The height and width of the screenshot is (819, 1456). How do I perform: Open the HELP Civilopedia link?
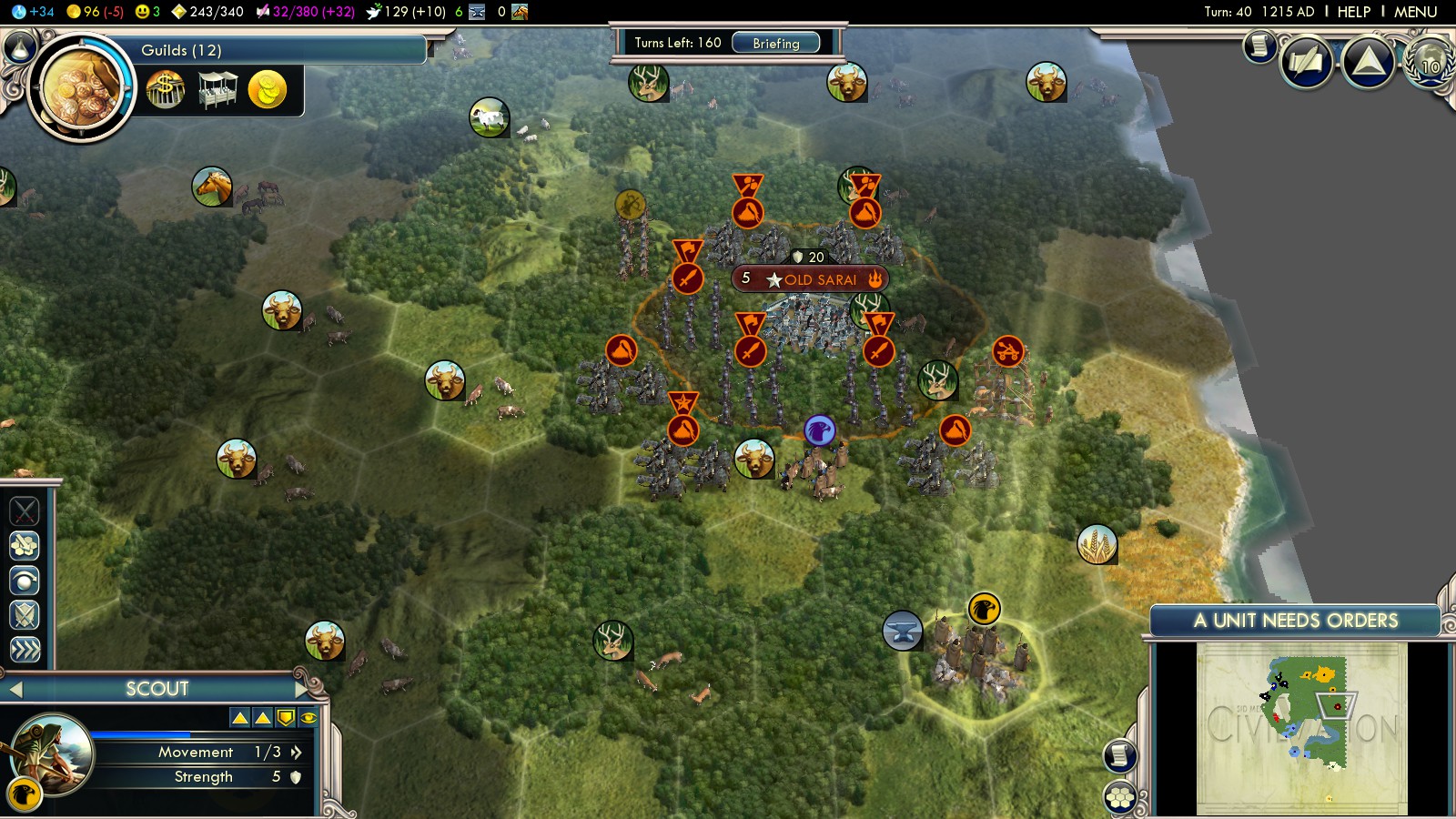pos(1353,12)
